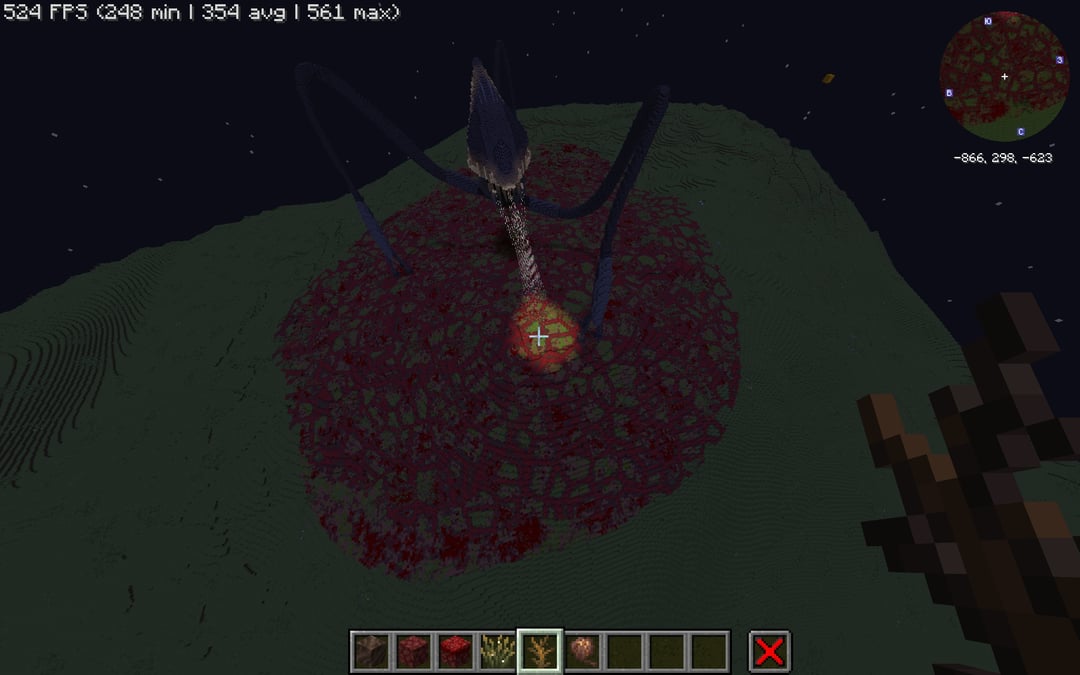Select the orange dry shrub slot
The image size is (1080, 675).
[540, 651]
